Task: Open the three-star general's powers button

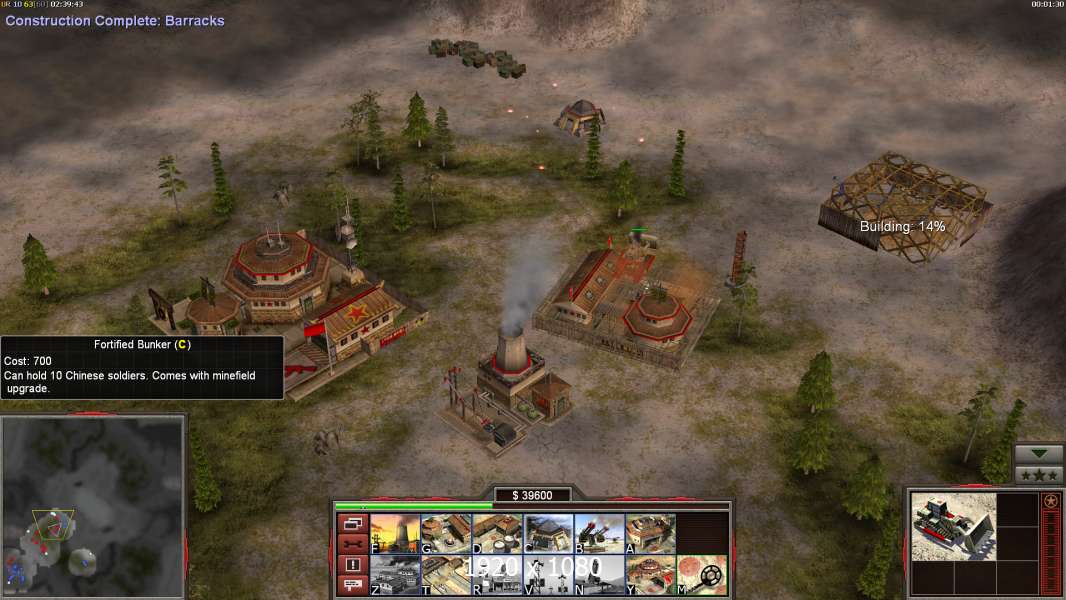Action: pos(1038,475)
